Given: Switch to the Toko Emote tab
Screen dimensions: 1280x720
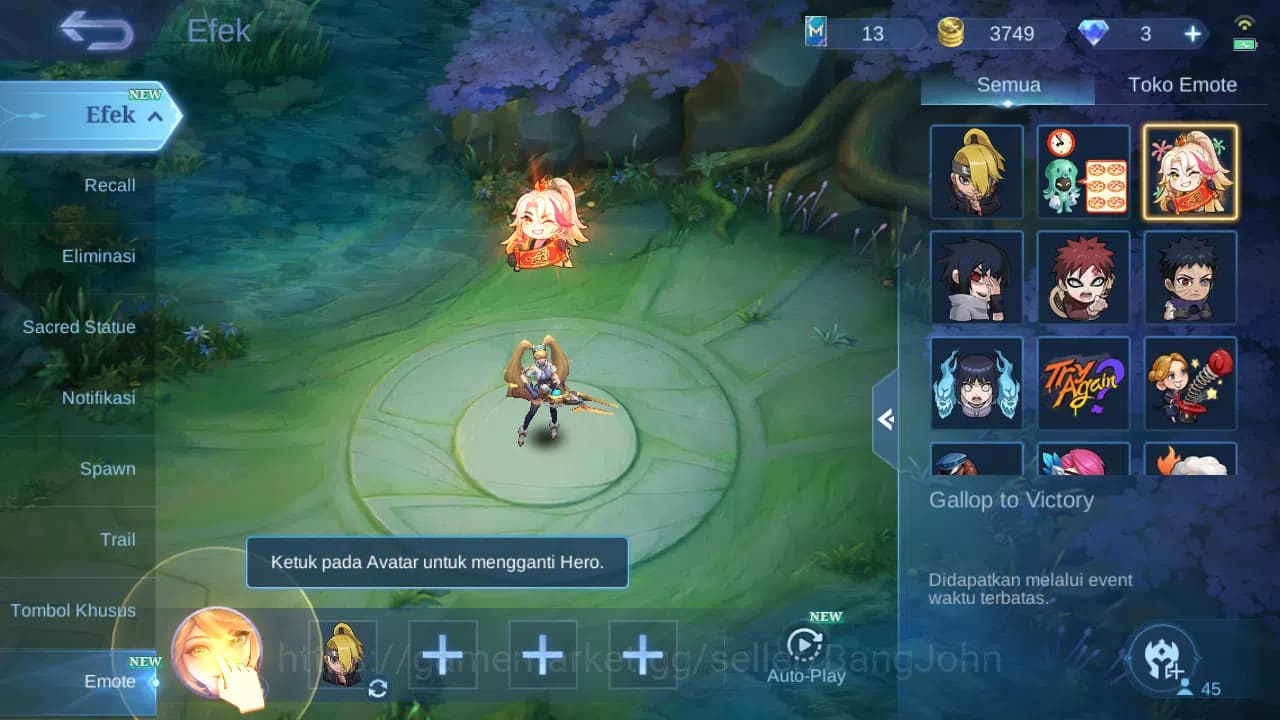Looking at the screenshot, I should [x=1183, y=84].
